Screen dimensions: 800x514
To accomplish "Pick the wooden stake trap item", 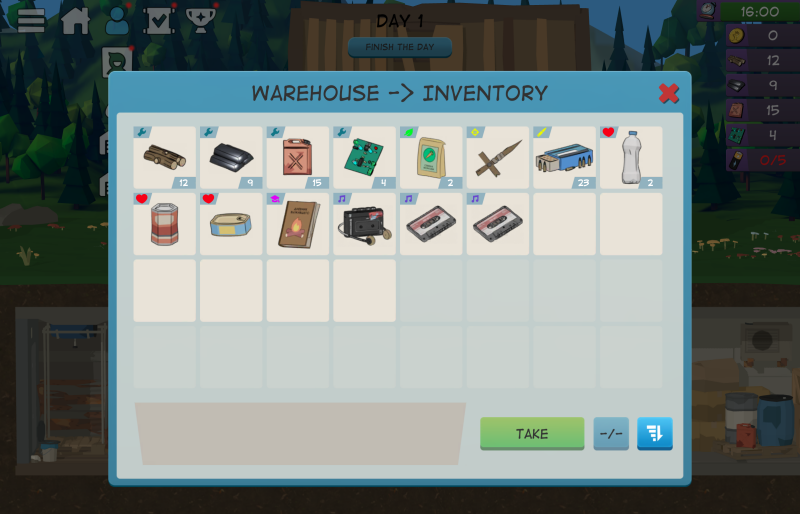I will [x=498, y=158].
